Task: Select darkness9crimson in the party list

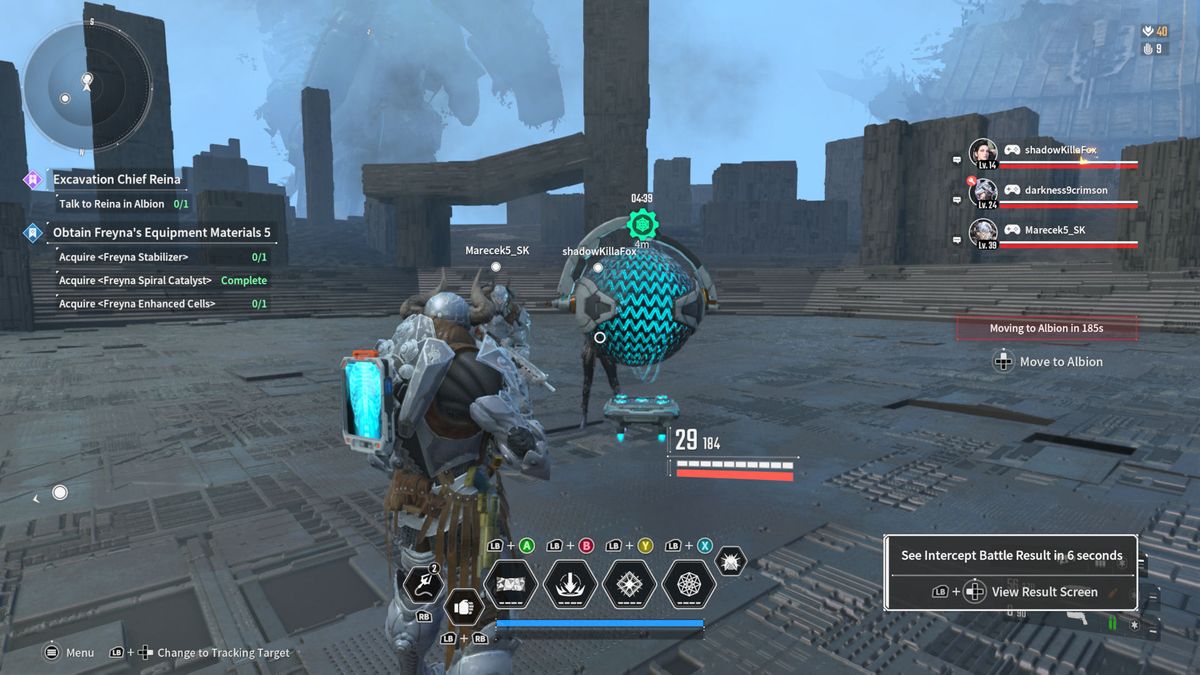Action: click(x=983, y=193)
